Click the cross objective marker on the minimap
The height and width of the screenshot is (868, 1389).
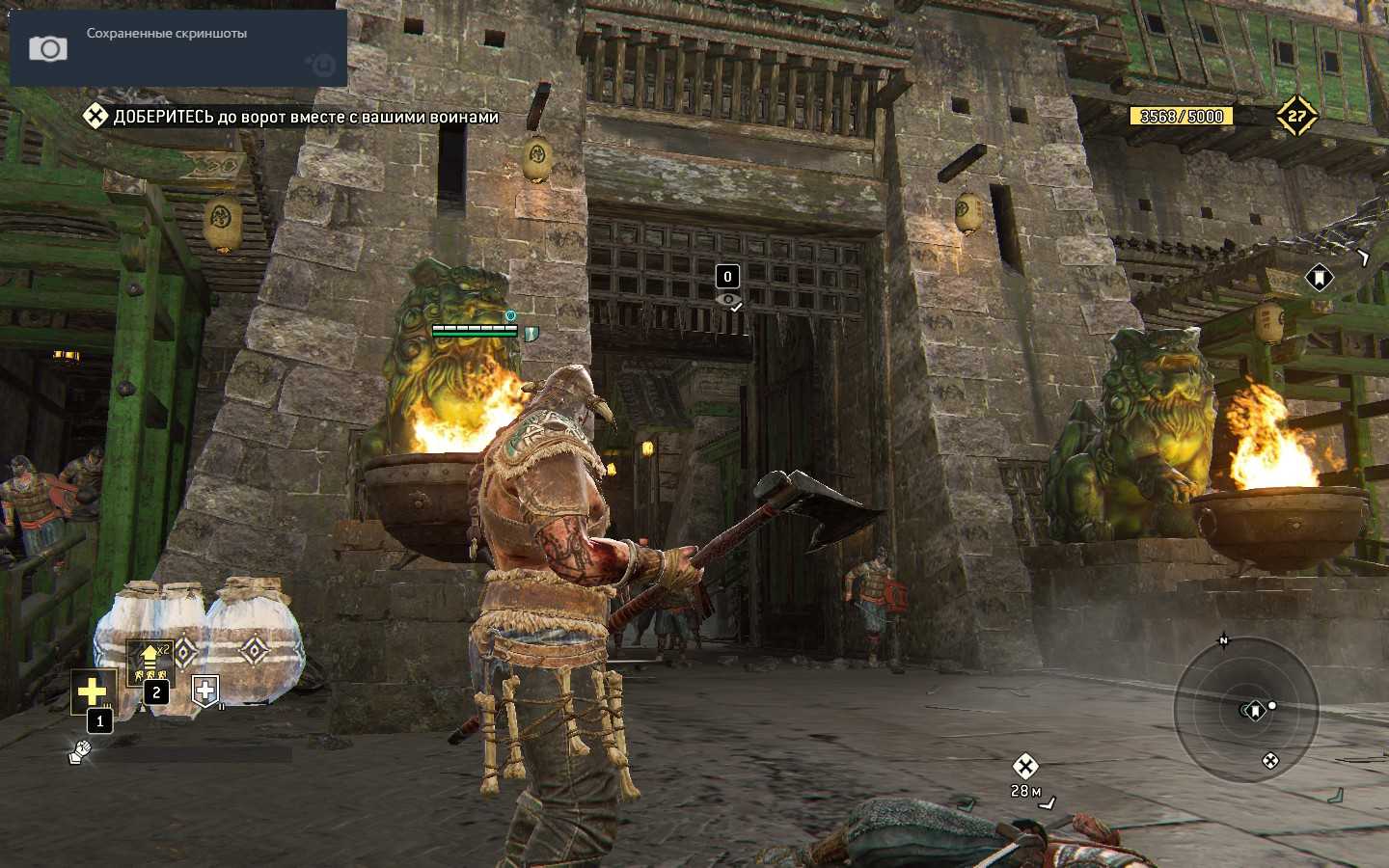click(1270, 761)
